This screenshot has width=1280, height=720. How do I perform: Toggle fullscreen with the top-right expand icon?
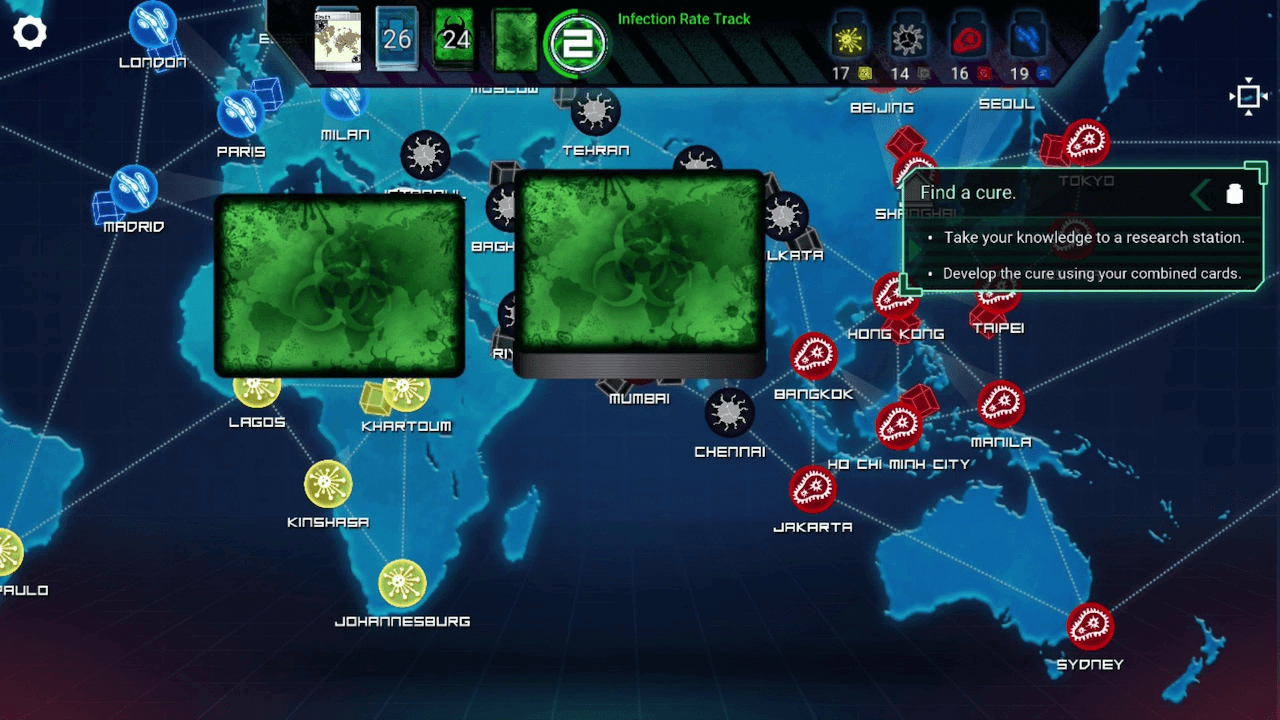coord(1249,96)
